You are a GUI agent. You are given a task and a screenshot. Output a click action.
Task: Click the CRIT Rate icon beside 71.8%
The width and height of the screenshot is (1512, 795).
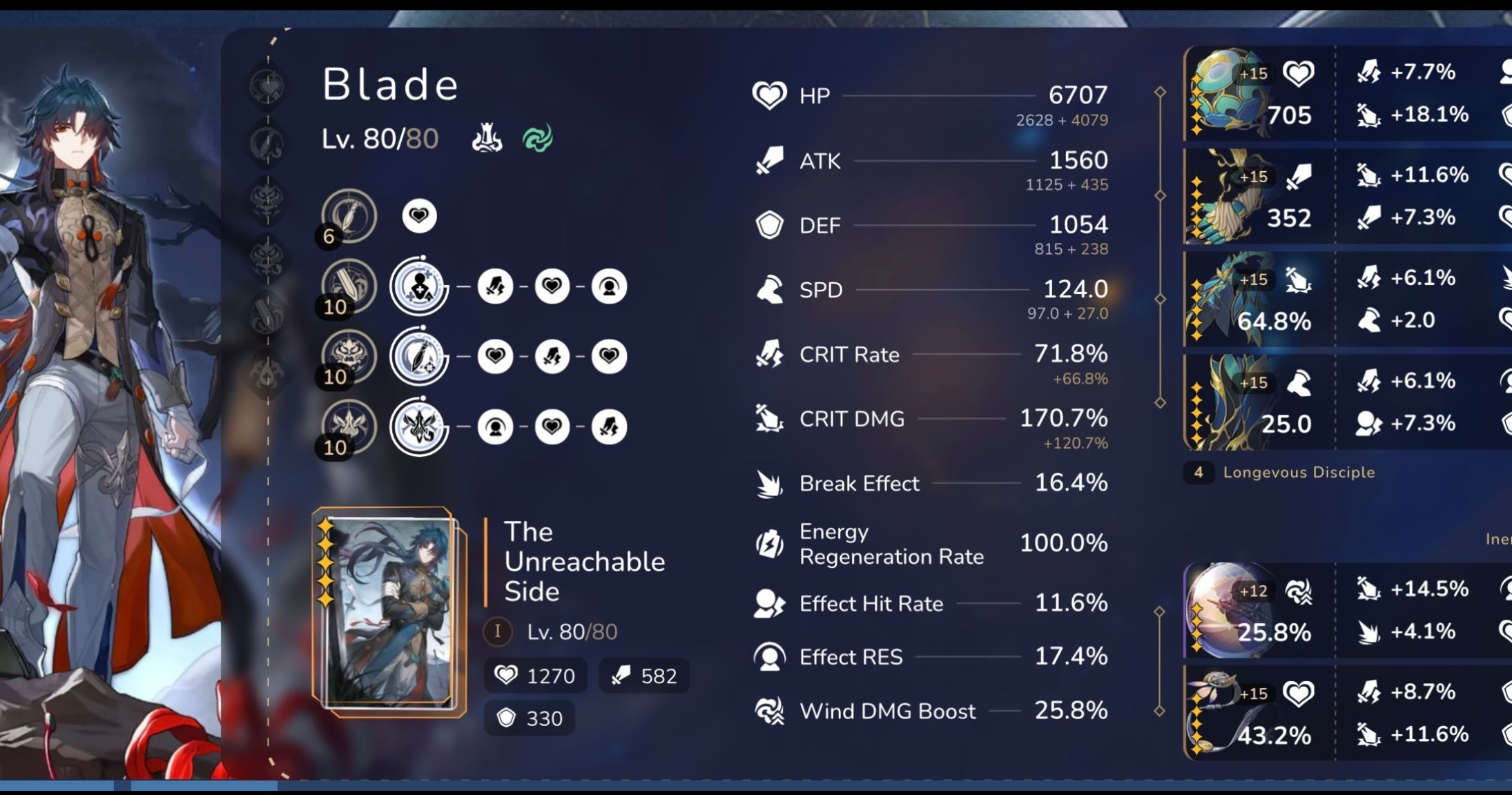tap(771, 354)
